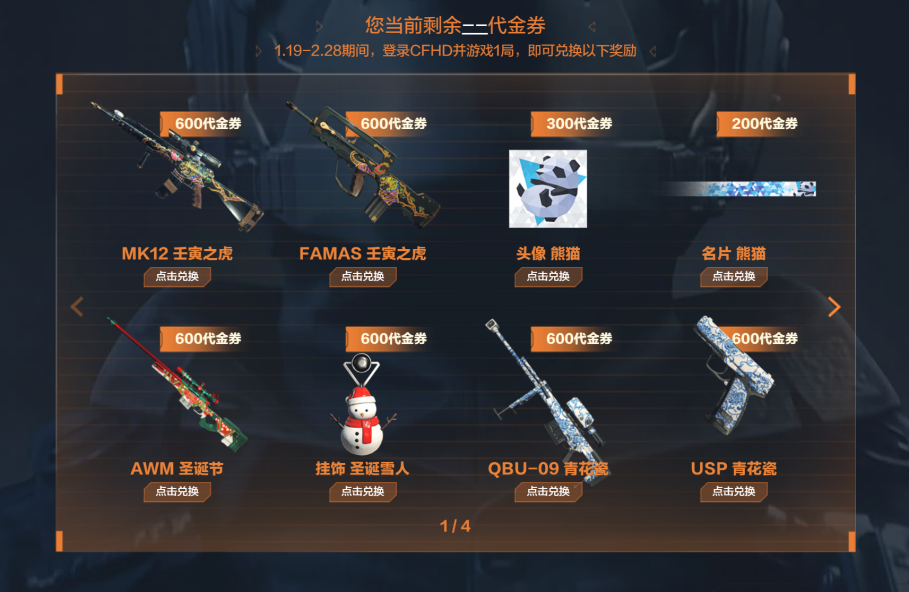Viewport: 909px width, 592px height.
Task: Select the MK12 tiger rifle image
Action: point(175,165)
